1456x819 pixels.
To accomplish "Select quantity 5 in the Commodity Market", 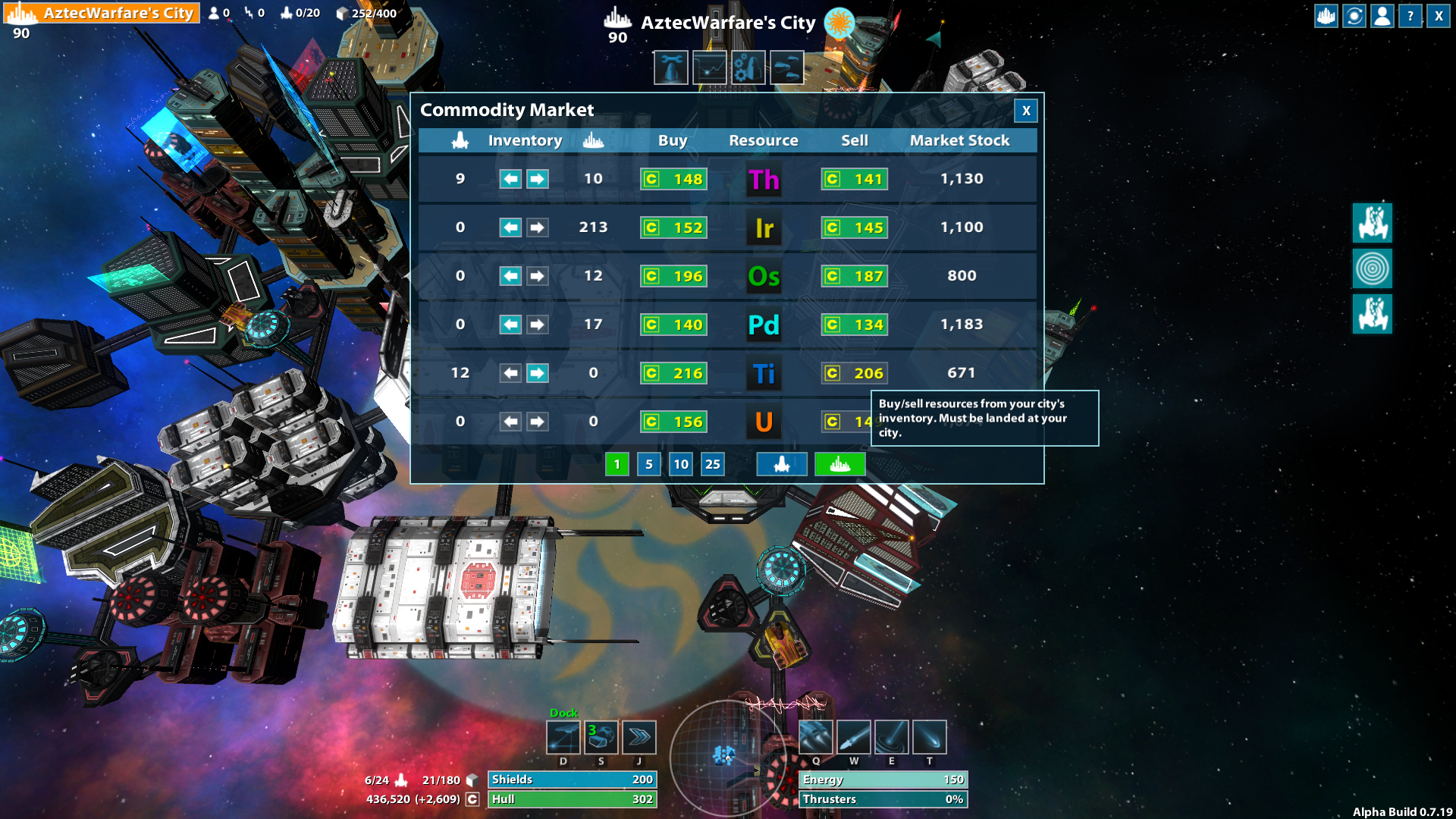I will (x=649, y=463).
